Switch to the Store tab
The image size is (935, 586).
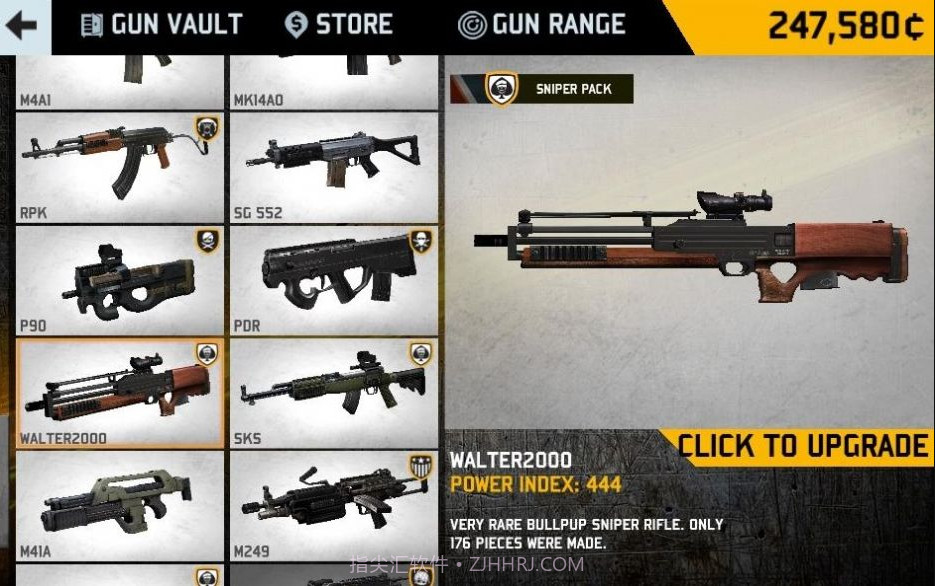pyautogui.click(x=338, y=25)
